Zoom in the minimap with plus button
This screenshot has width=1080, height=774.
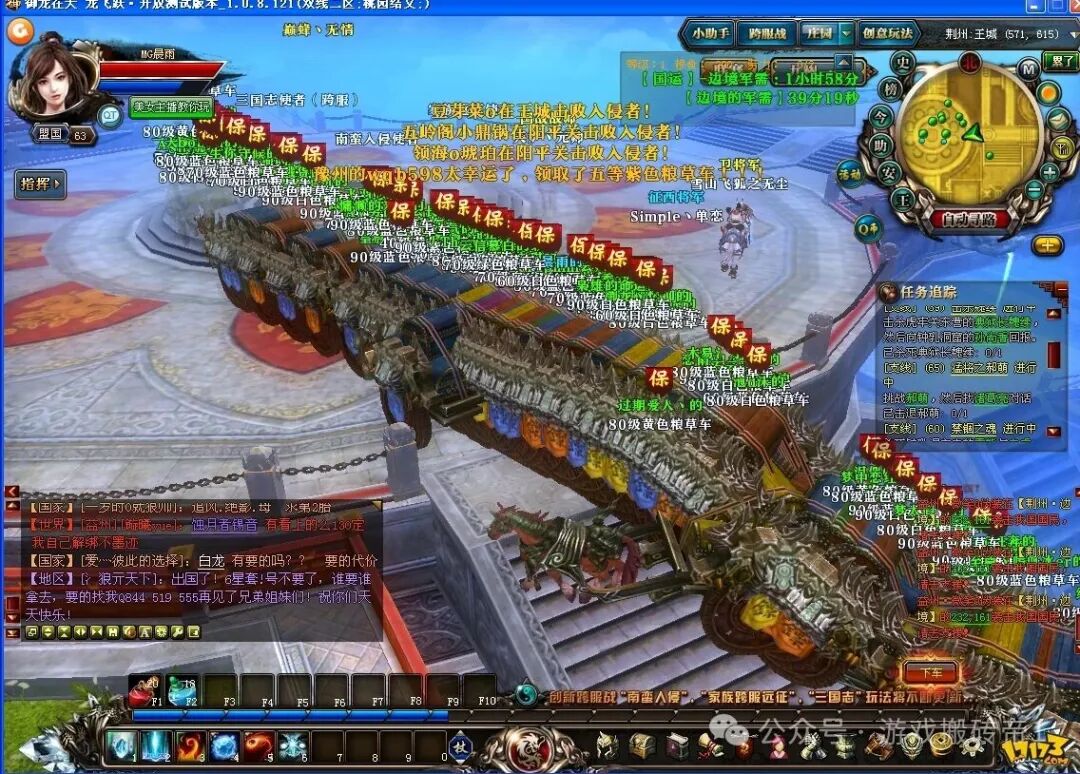tap(1050, 172)
